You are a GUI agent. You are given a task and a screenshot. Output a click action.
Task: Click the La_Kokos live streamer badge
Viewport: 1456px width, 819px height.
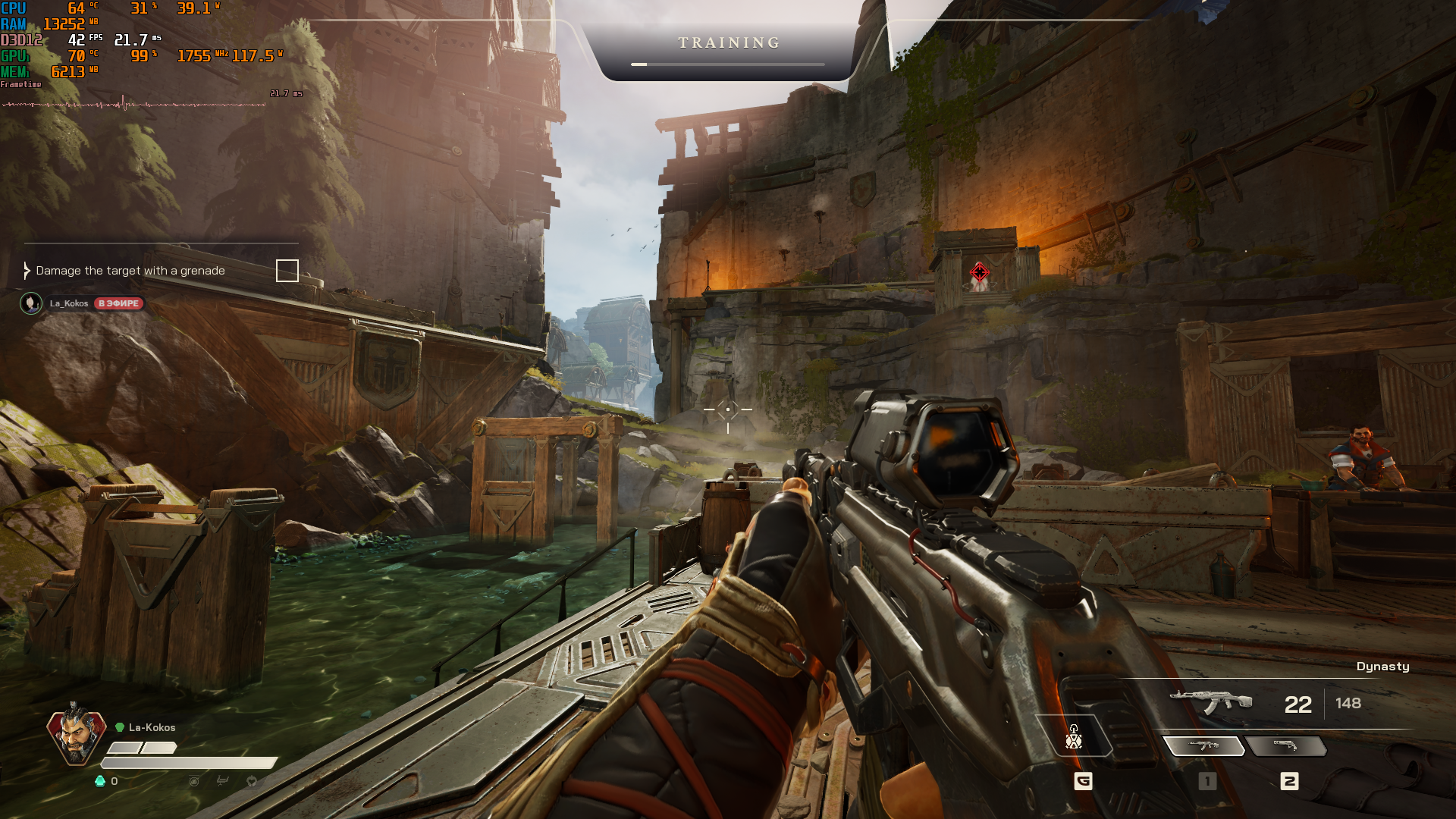[119, 303]
